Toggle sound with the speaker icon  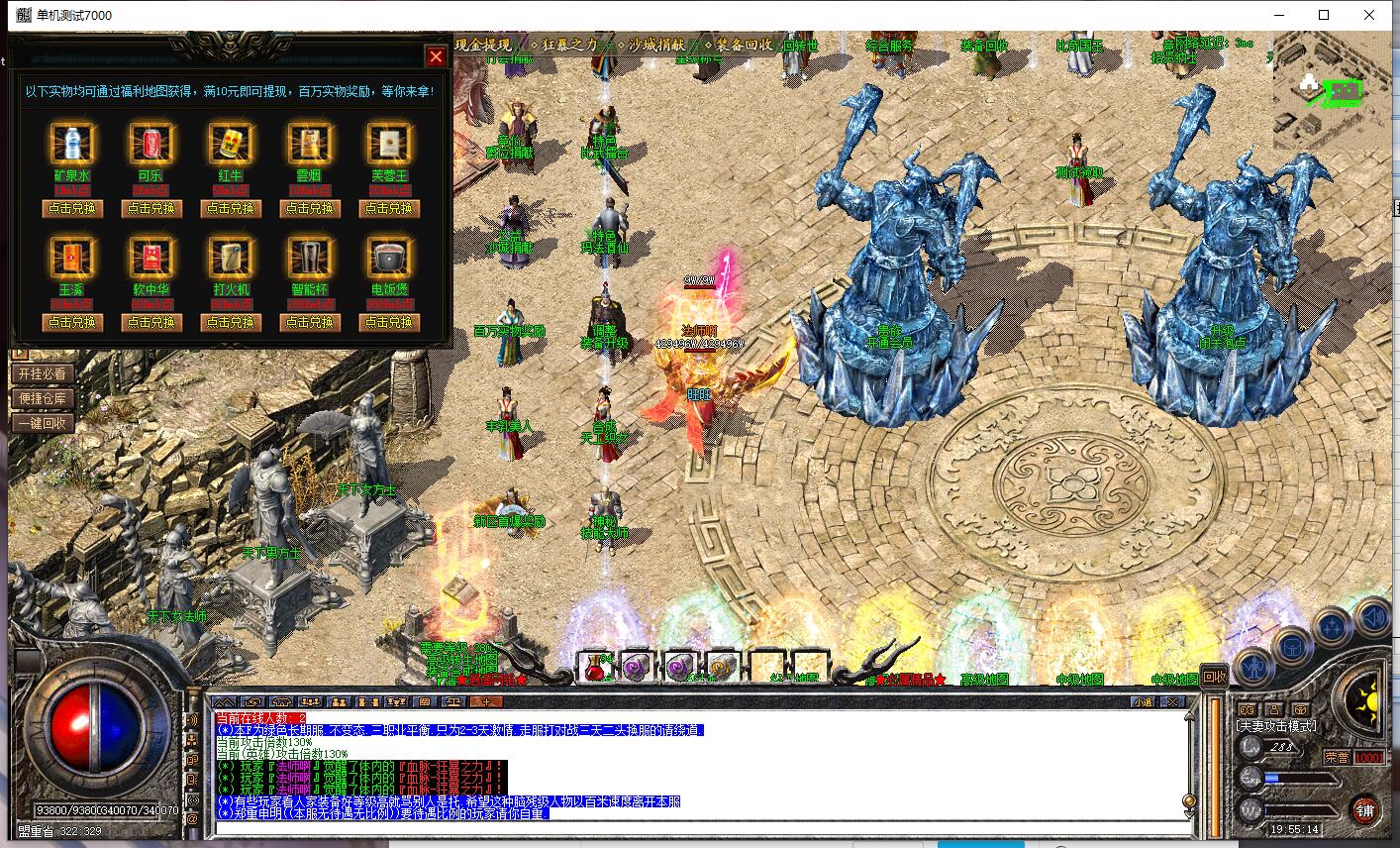coord(1373,618)
